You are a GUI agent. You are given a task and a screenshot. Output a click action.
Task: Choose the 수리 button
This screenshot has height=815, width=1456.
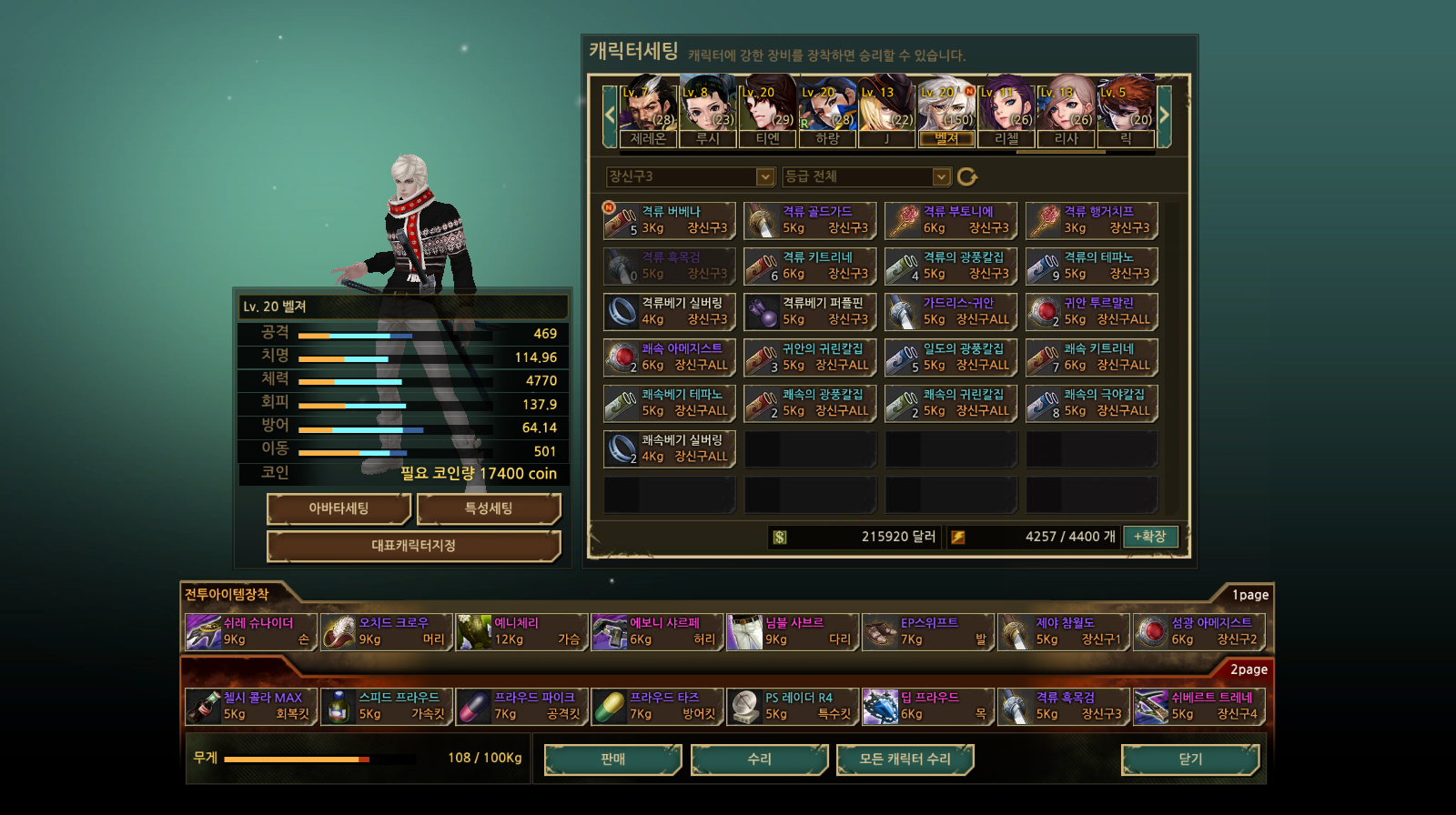(x=759, y=760)
